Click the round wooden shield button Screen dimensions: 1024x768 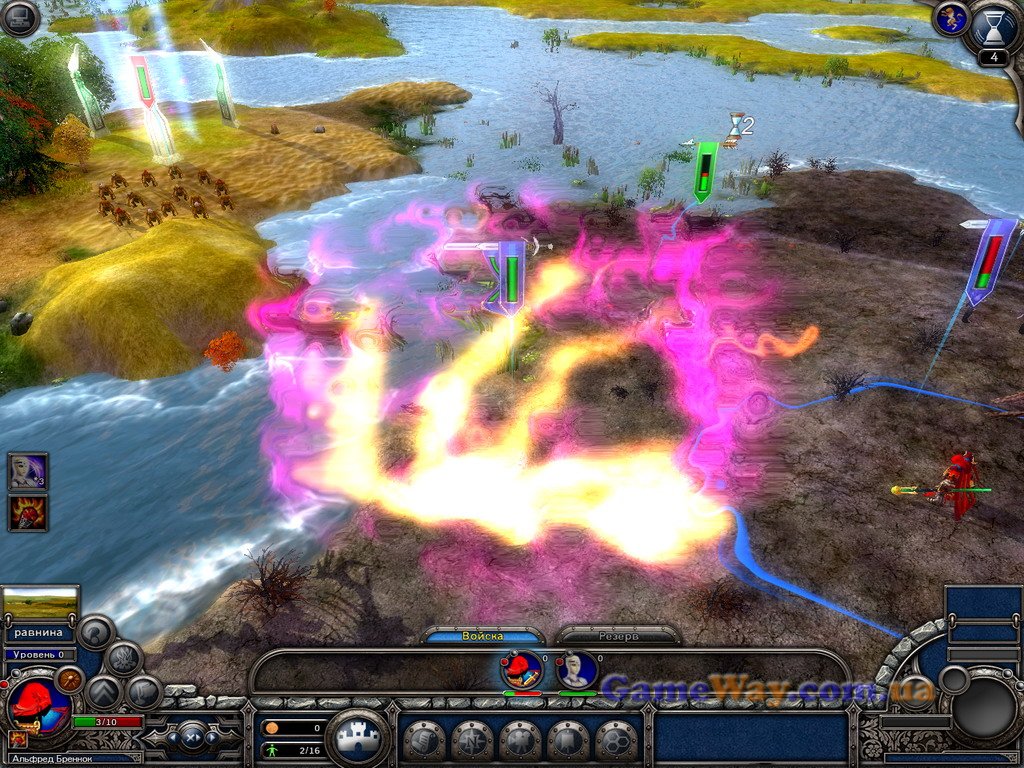69,680
